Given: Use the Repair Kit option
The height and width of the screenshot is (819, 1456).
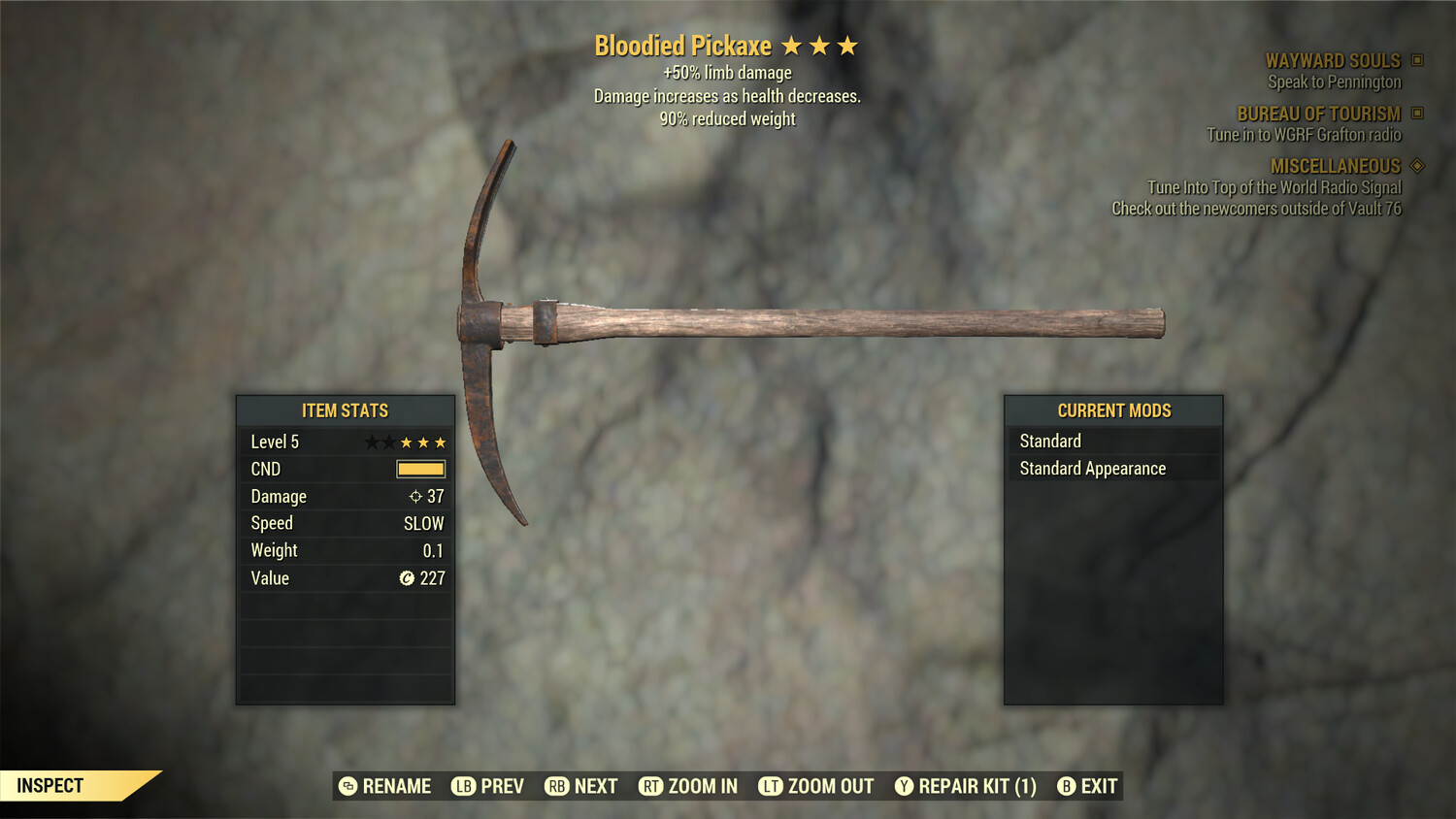Looking at the screenshot, I should pos(966,786).
